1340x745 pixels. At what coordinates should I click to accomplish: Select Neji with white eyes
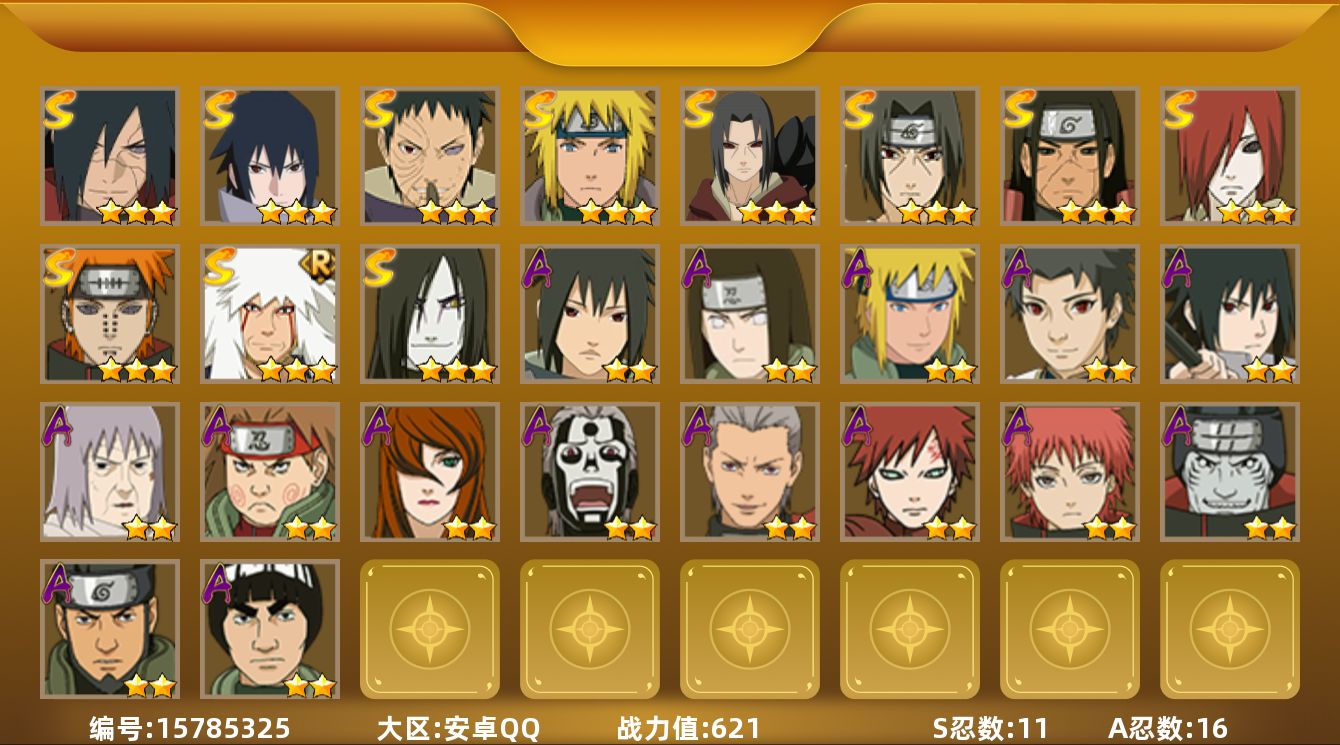point(750,314)
